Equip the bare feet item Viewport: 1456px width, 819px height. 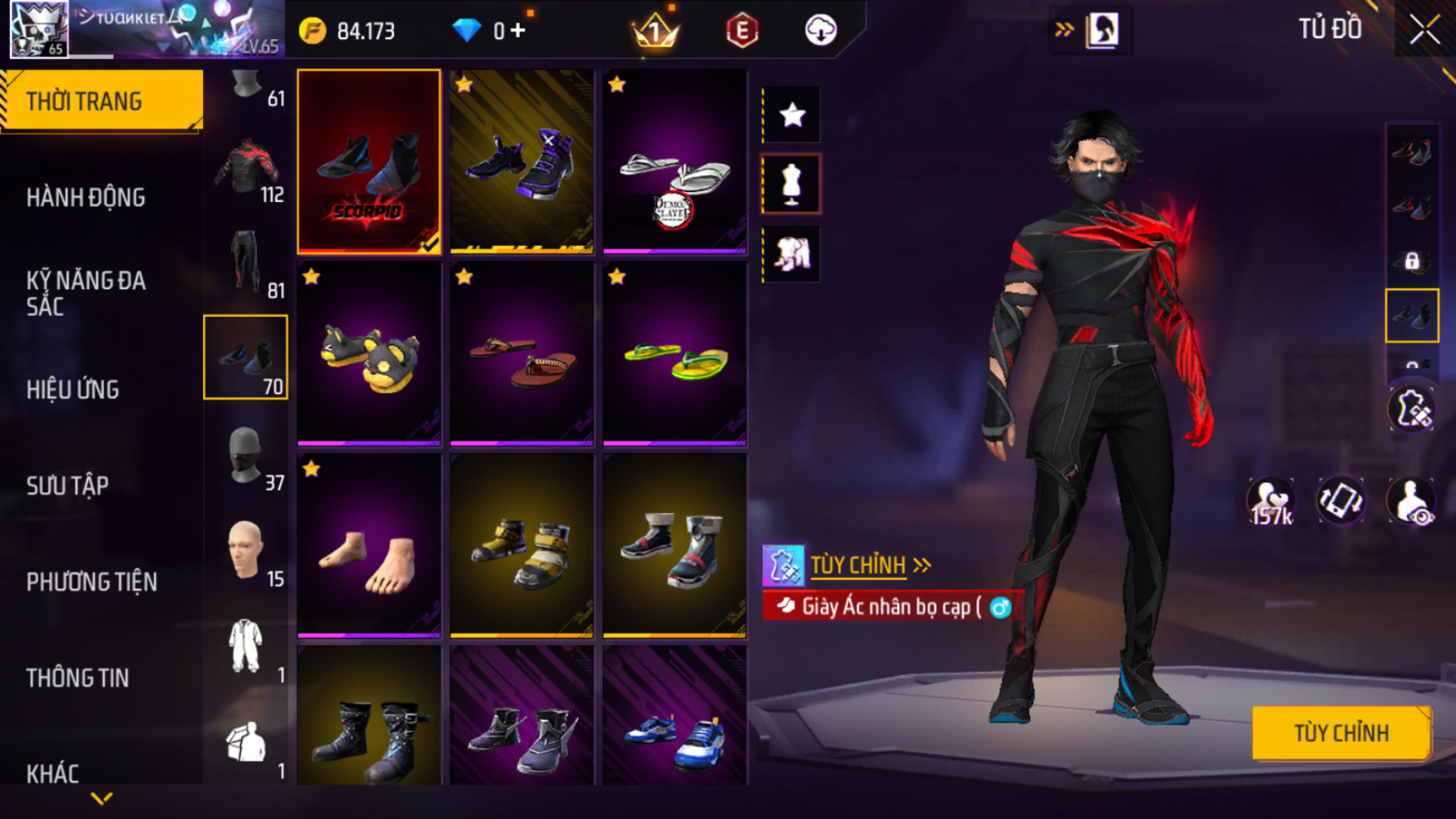tap(369, 547)
